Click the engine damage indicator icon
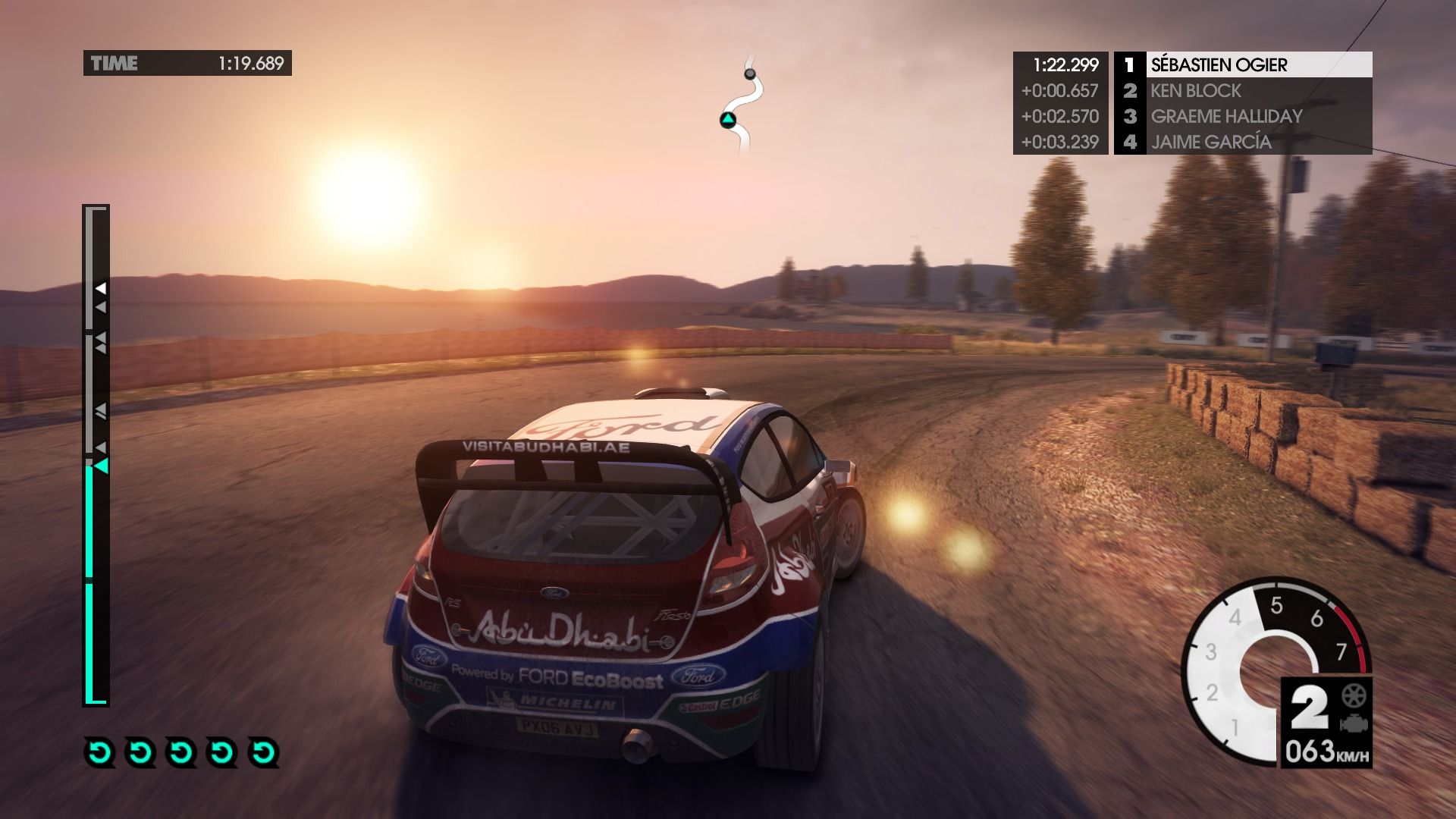Screen dimensions: 1456x819 pyautogui.click(x=1351, y=723)
